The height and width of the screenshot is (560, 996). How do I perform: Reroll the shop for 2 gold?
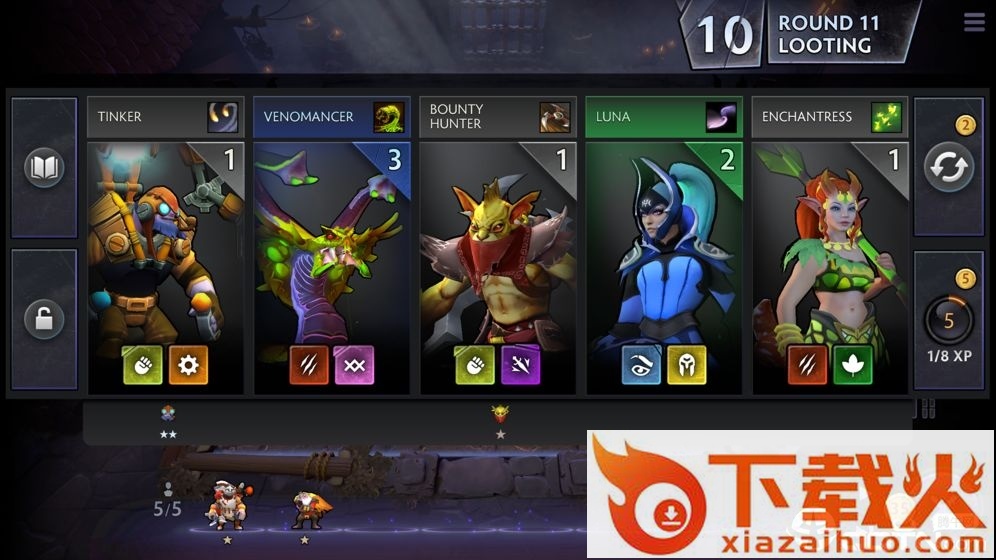948,168
